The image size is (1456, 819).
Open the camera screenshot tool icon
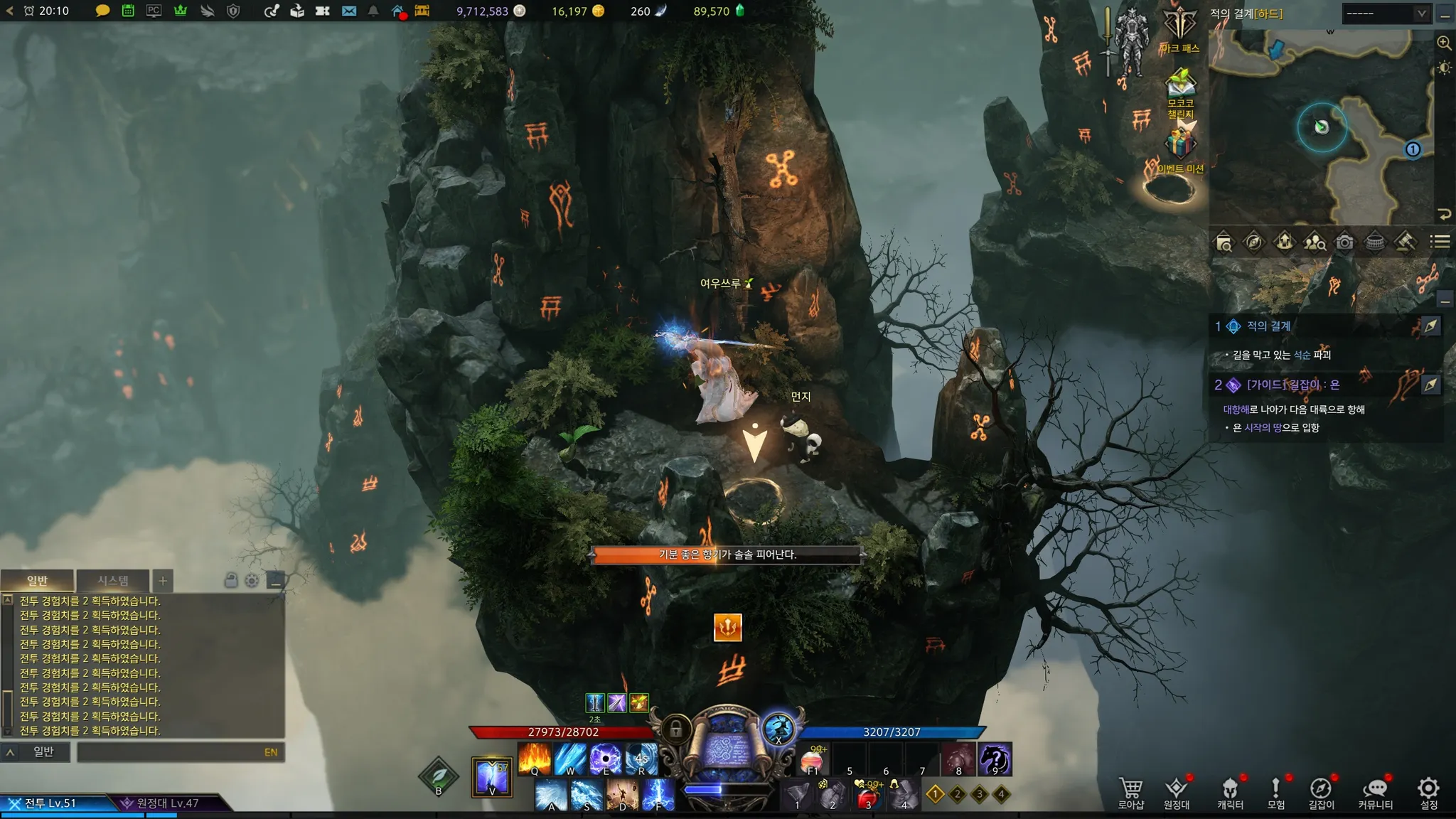[1344, 242]
